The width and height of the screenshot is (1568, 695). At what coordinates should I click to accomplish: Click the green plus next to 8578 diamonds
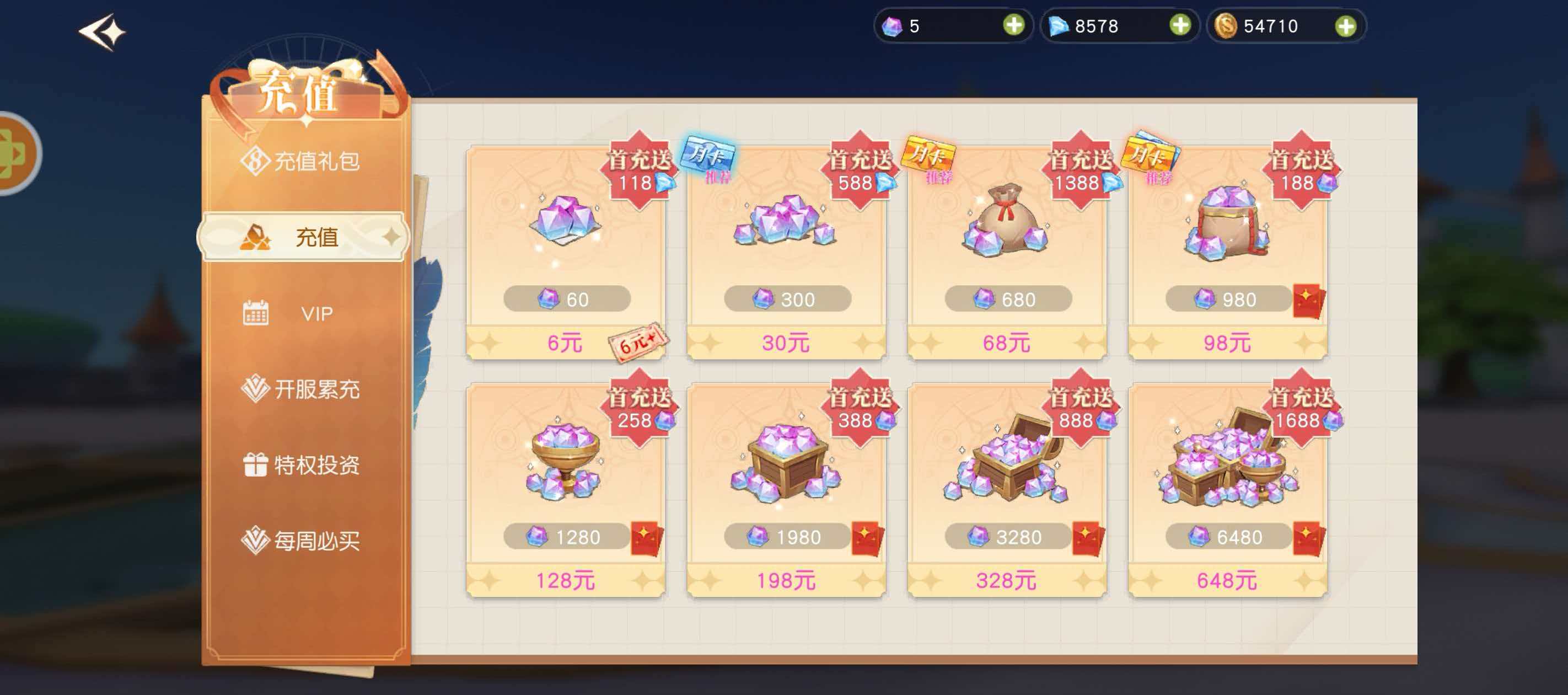pyautogui.click(x=1180, y=25)
